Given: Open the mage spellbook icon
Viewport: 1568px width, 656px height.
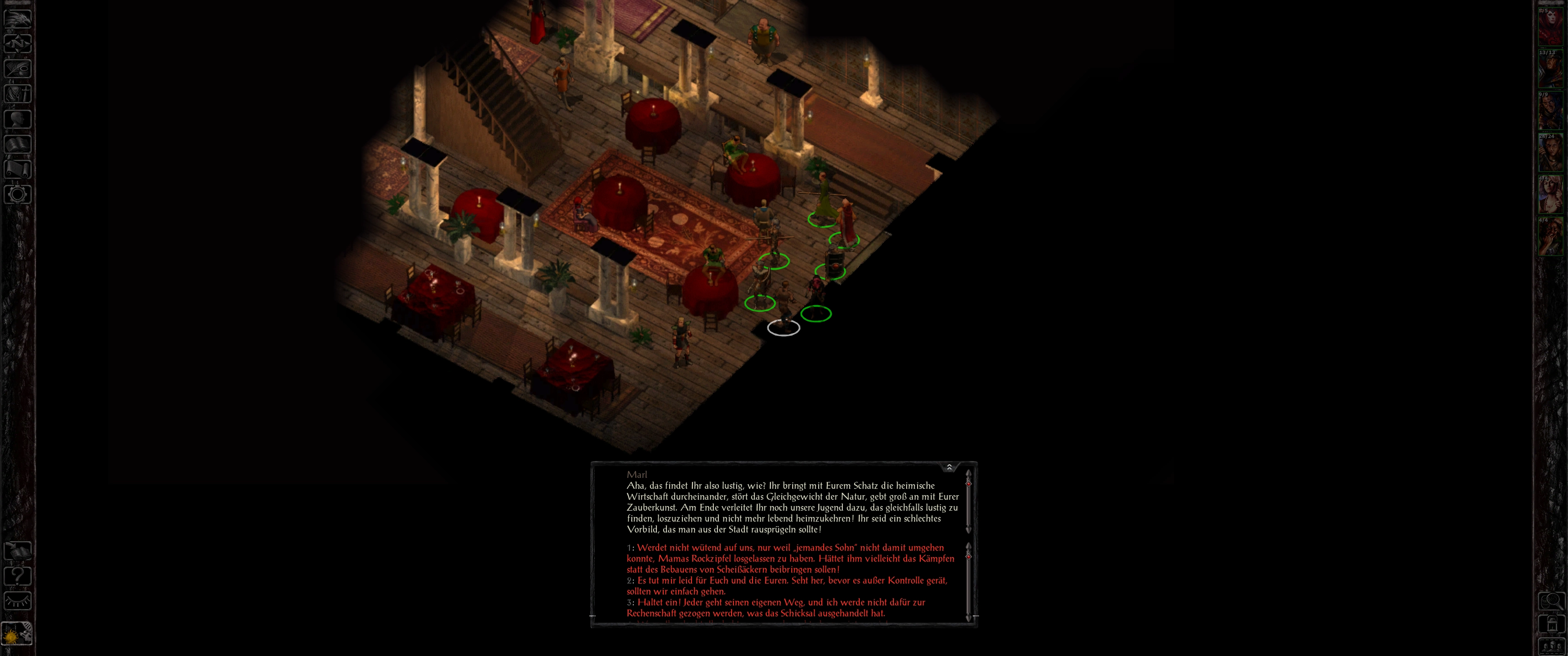Looking at the screenshot, I should tap(17, 144).
